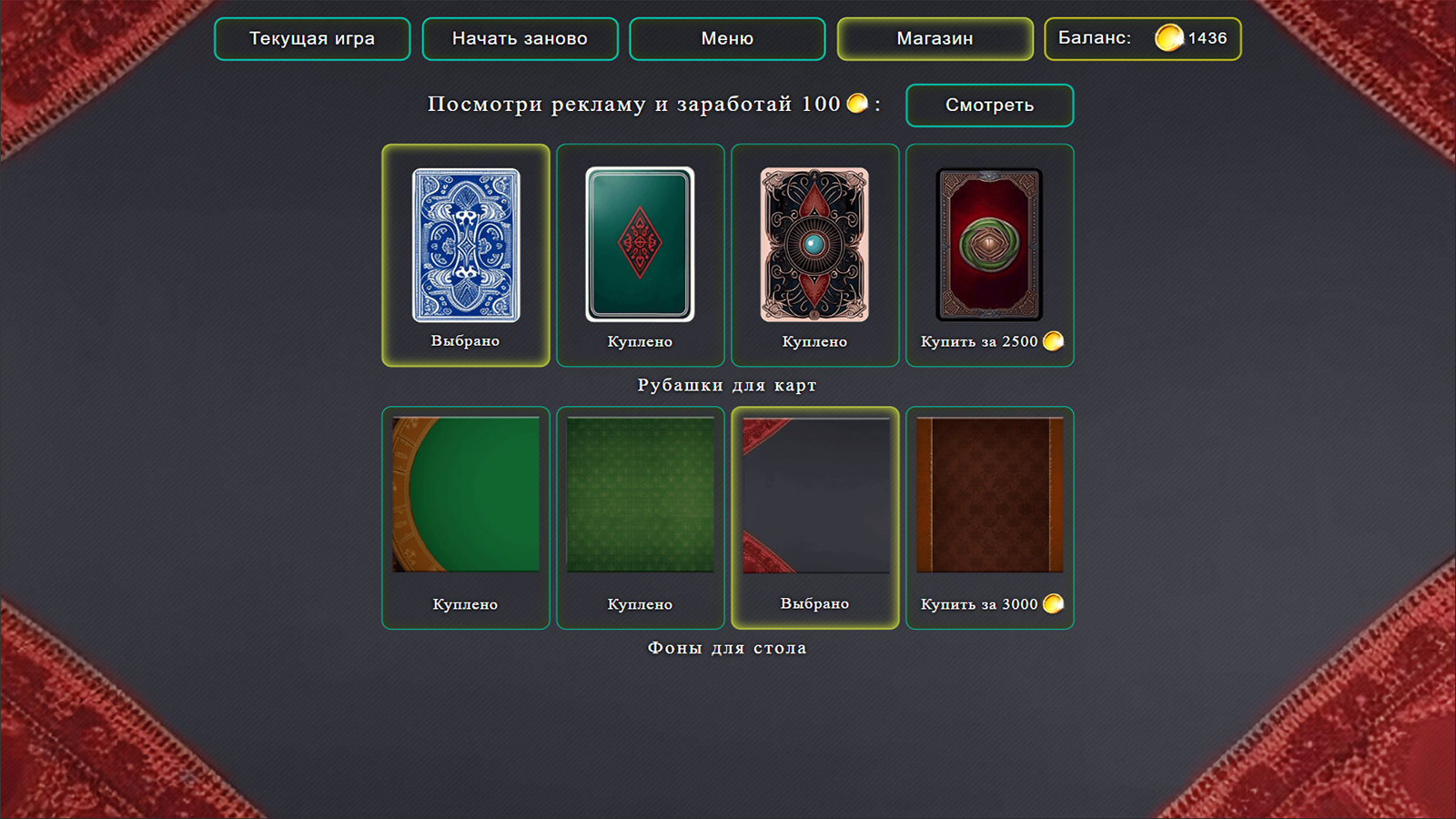This screenshot has height=819, width=1456.
Task: Select the black eye-design card back thumbnail
Action: tap(814, 243)
